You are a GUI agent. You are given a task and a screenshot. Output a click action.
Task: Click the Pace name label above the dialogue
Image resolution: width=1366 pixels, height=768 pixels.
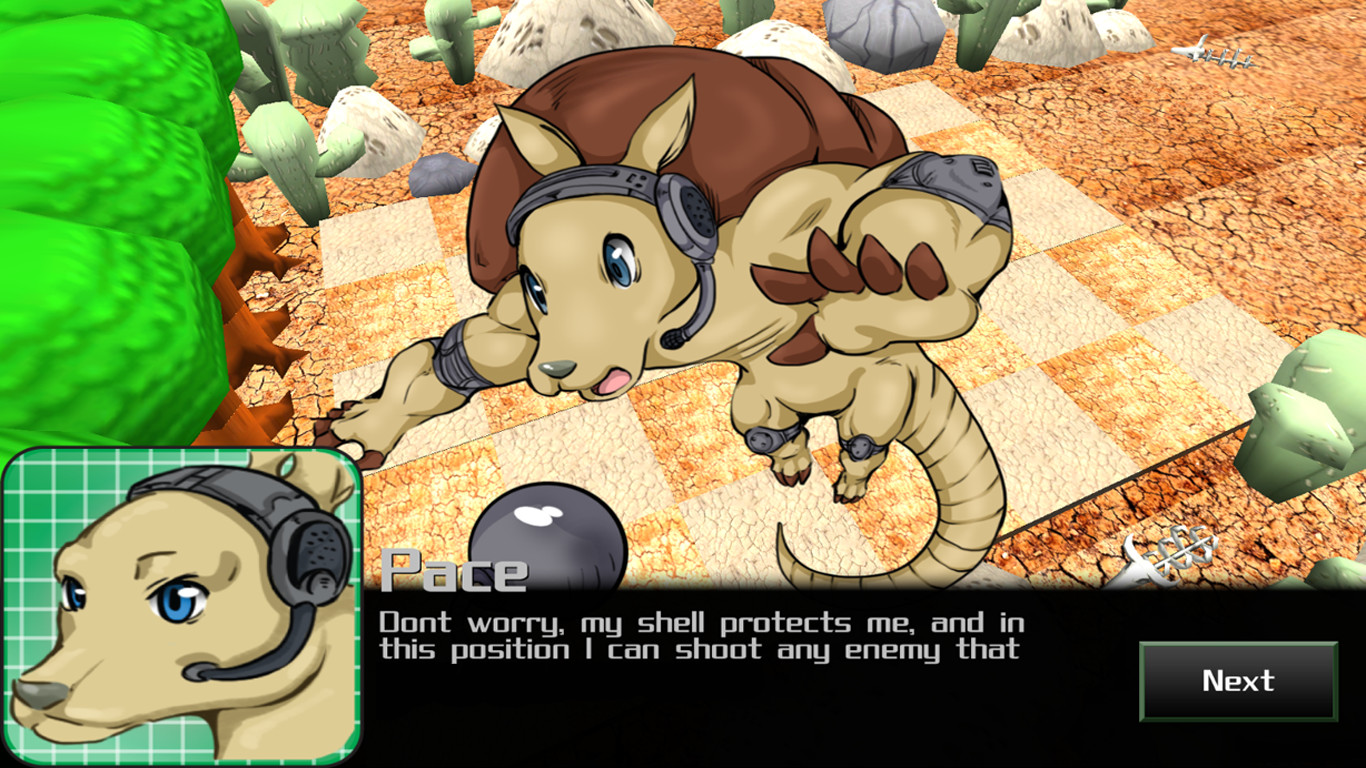(455, 570)
